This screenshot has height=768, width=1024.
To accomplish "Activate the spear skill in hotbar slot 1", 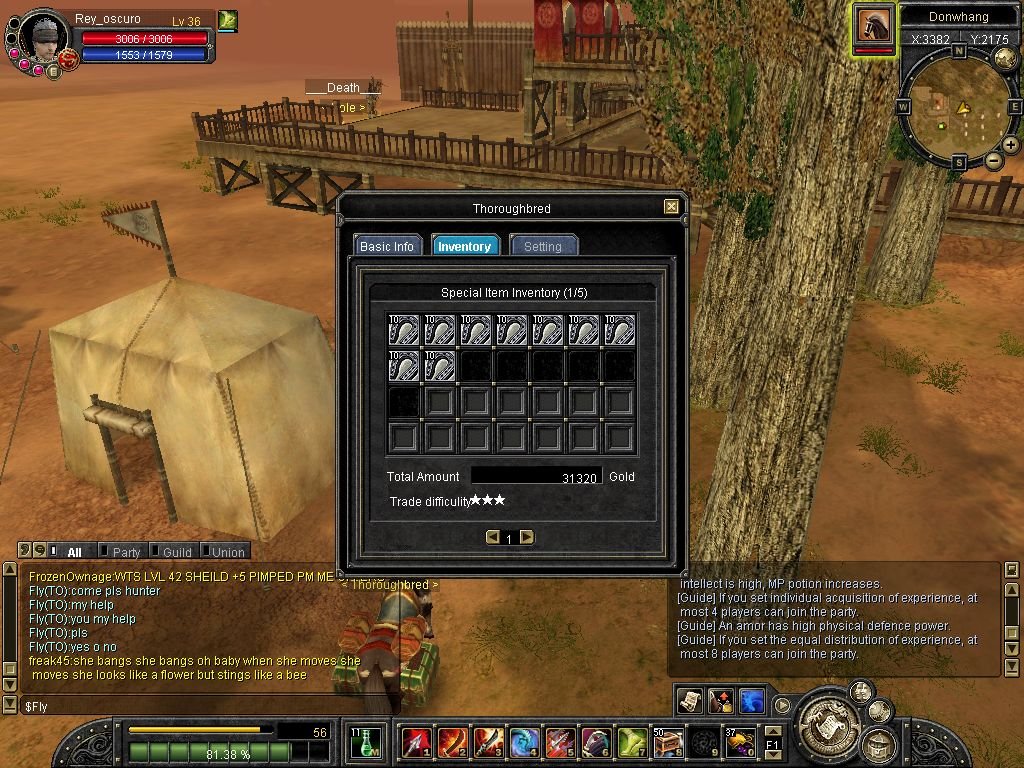I will tap(416, 742).
